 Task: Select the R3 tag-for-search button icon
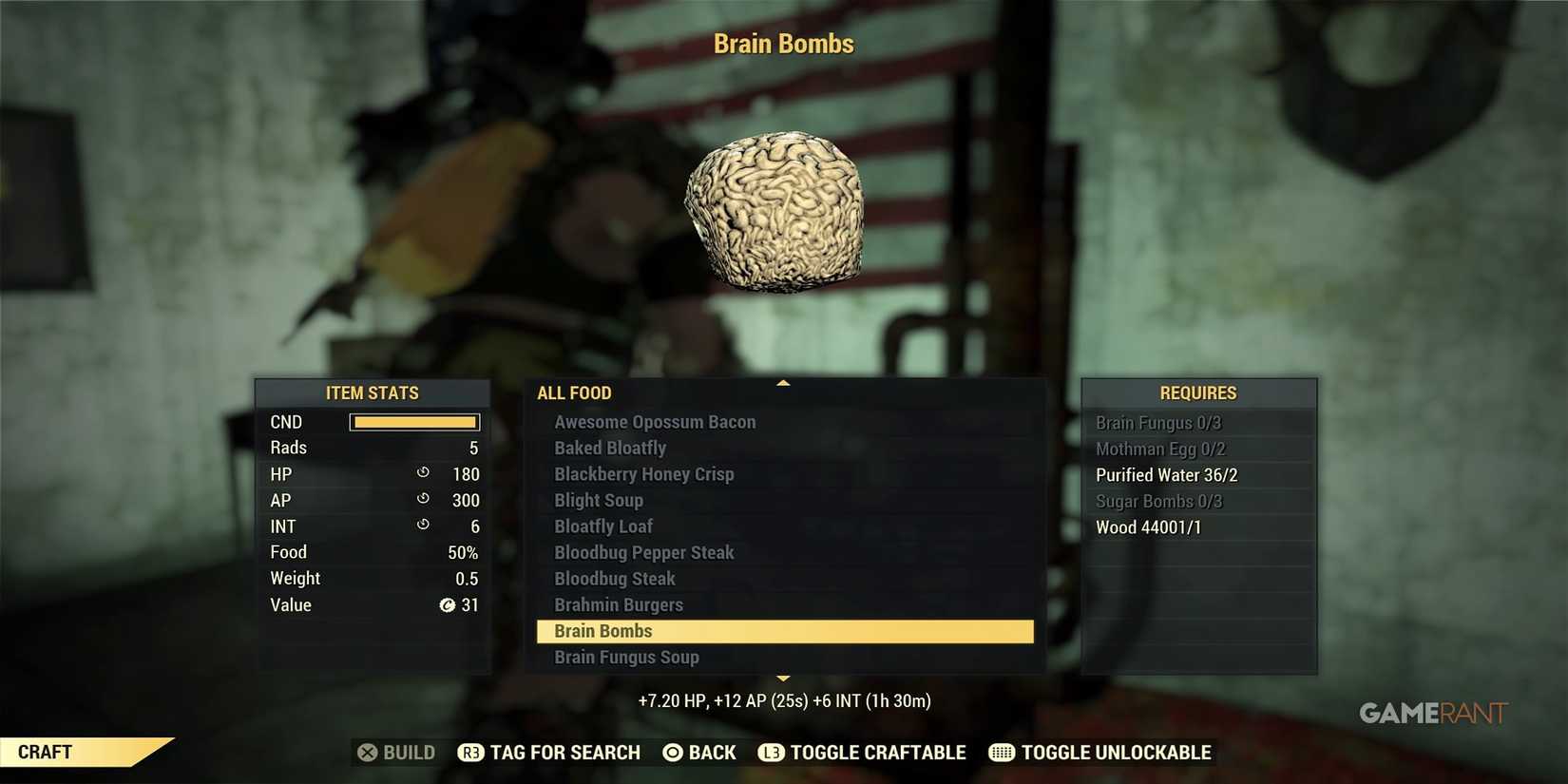tap(471, 752)
